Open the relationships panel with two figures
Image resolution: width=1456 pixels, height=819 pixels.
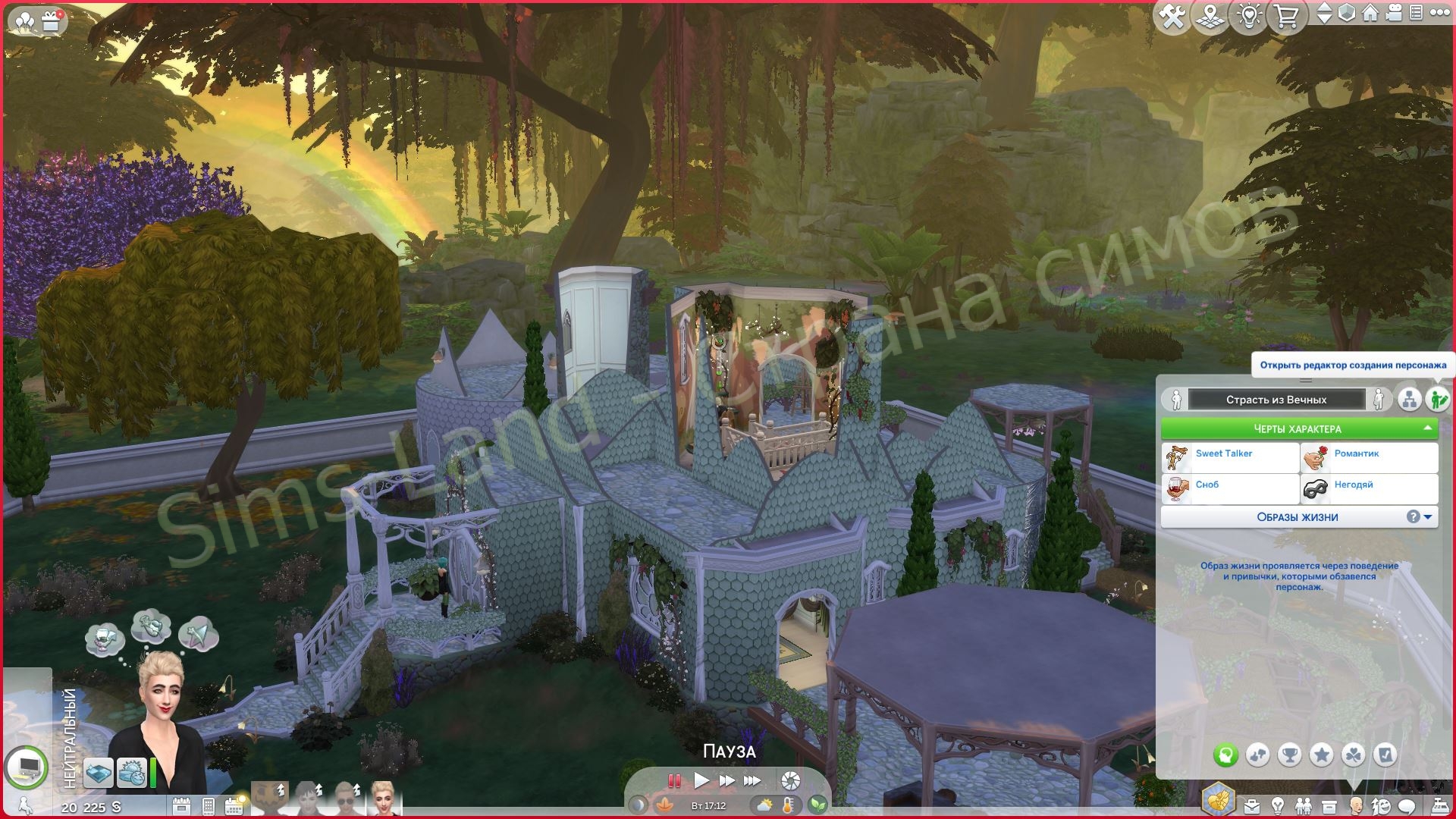pos(1303,805)
